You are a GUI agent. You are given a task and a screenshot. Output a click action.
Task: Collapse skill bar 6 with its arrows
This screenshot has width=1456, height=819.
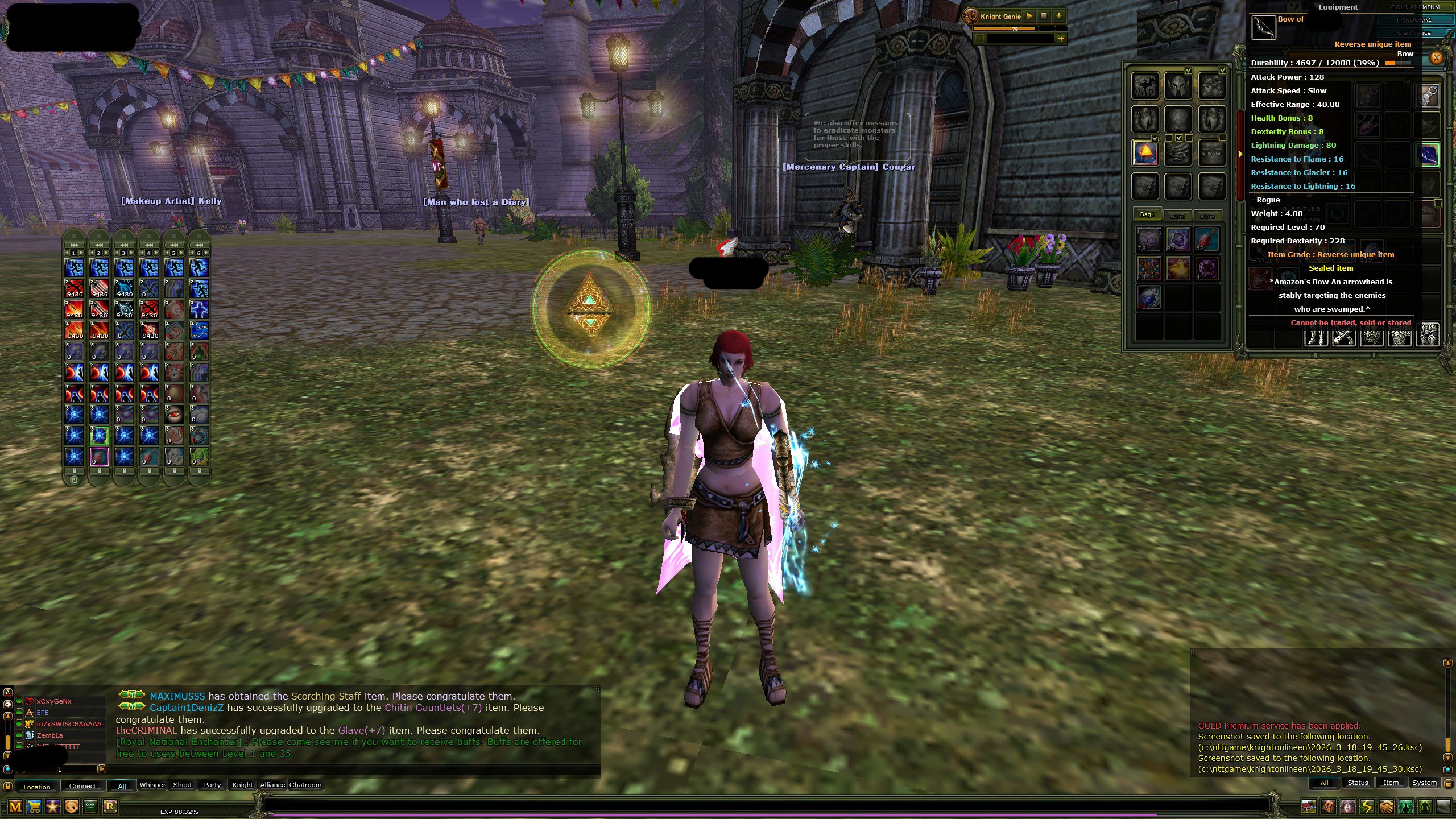(199, 245)
